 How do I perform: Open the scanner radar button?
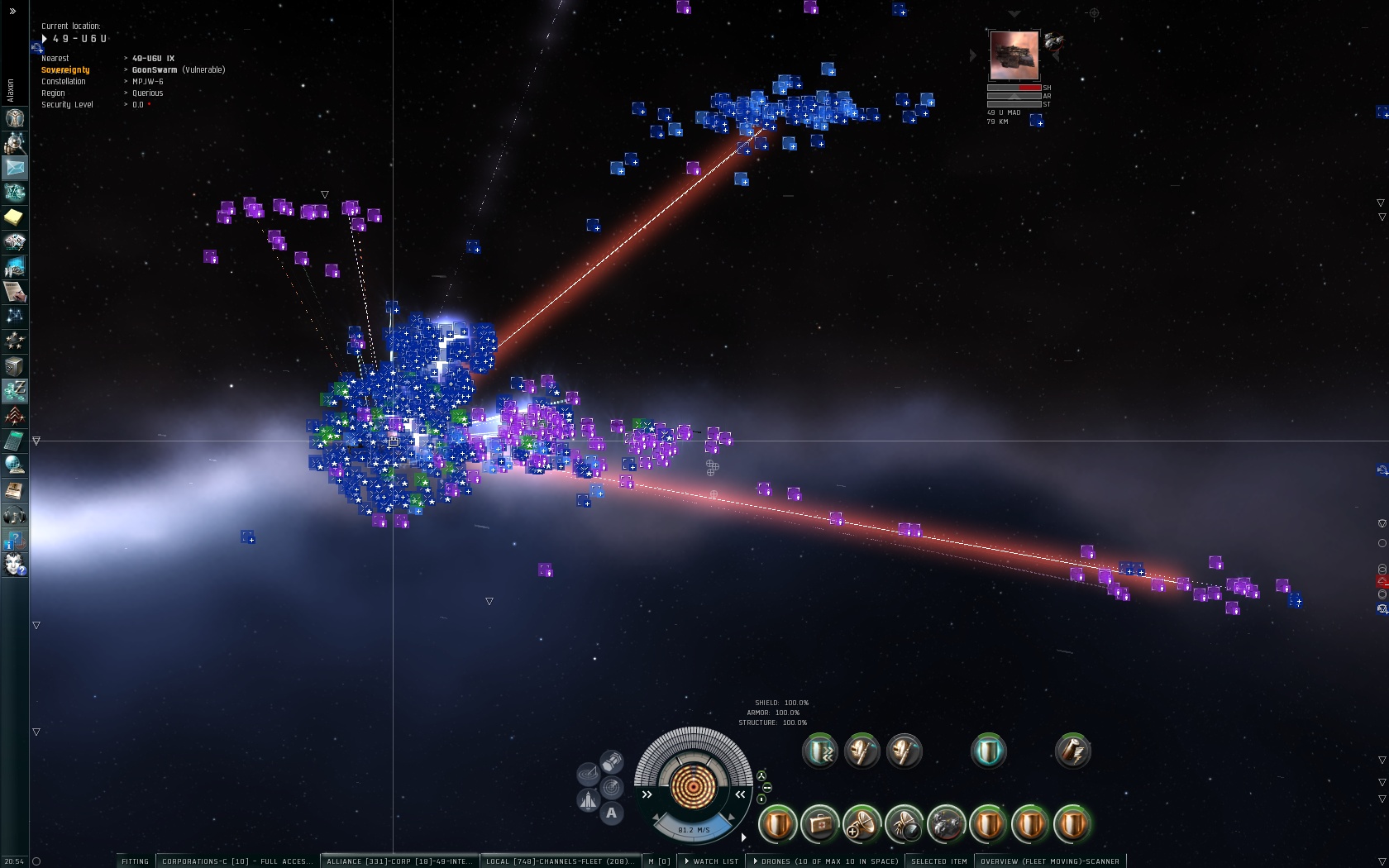click(612, 787)
